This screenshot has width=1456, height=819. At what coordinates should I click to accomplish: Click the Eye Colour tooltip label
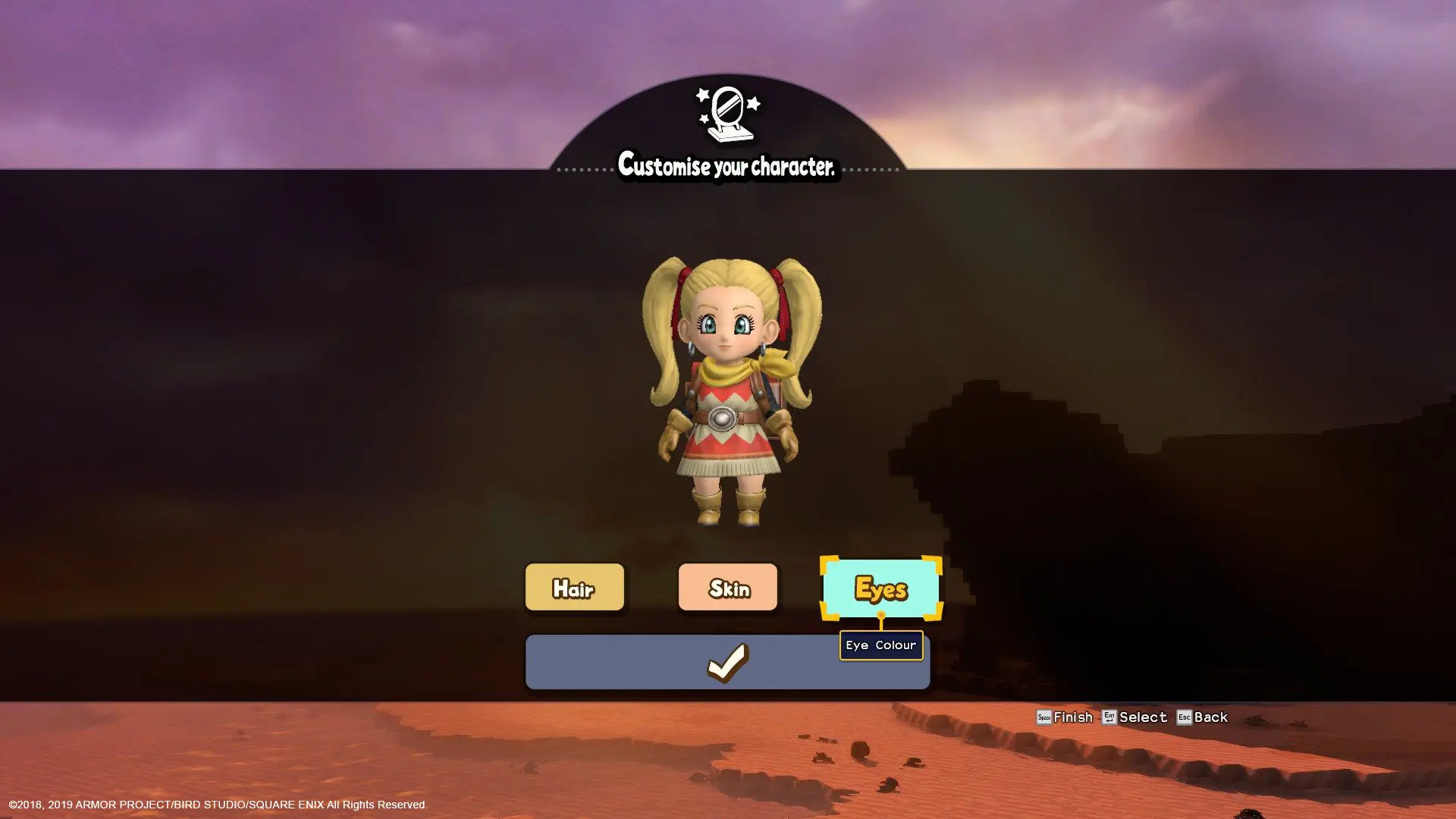click(881, 645)
